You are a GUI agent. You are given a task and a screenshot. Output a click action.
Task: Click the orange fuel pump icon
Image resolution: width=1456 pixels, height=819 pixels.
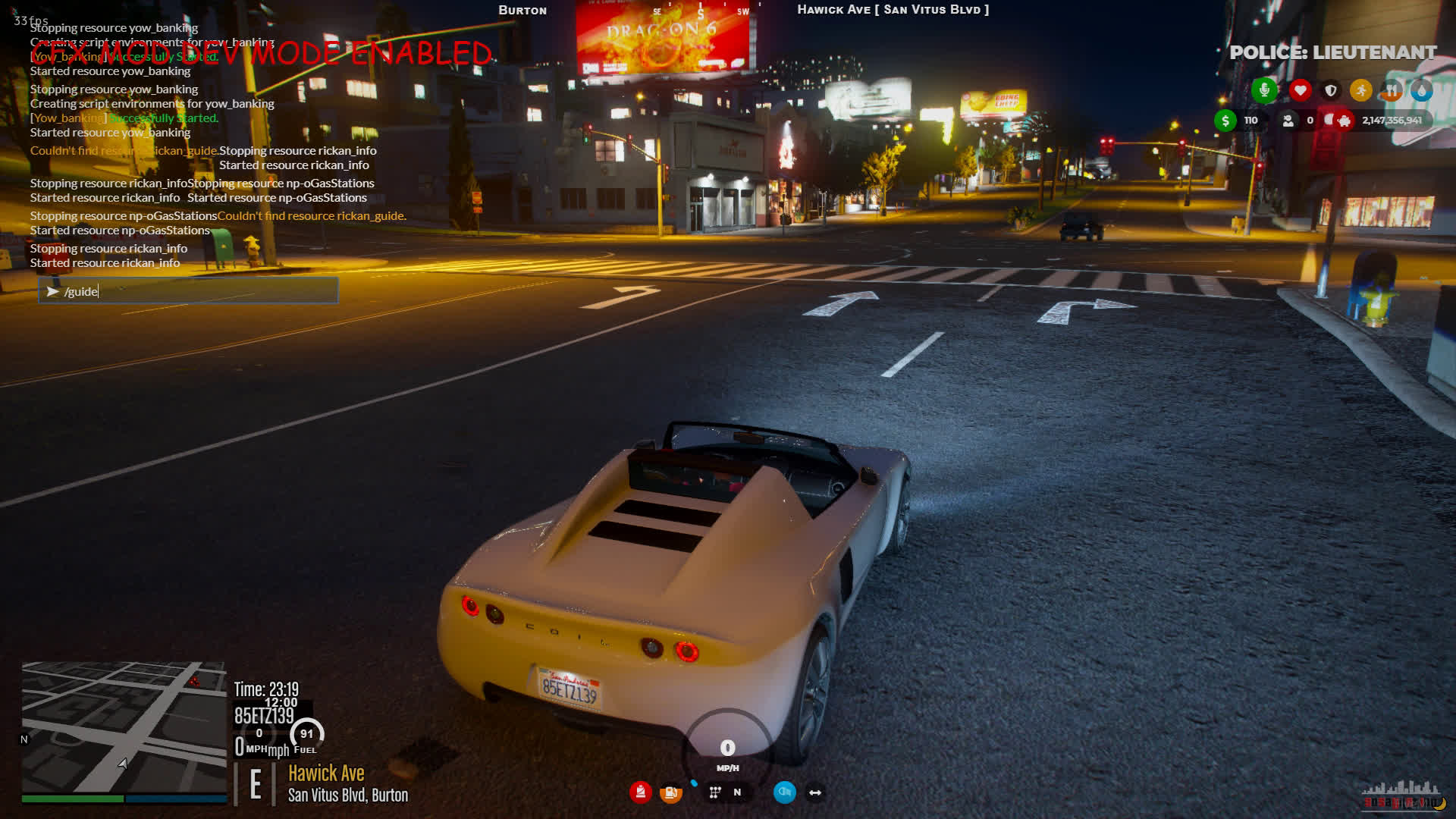point(670,793)
